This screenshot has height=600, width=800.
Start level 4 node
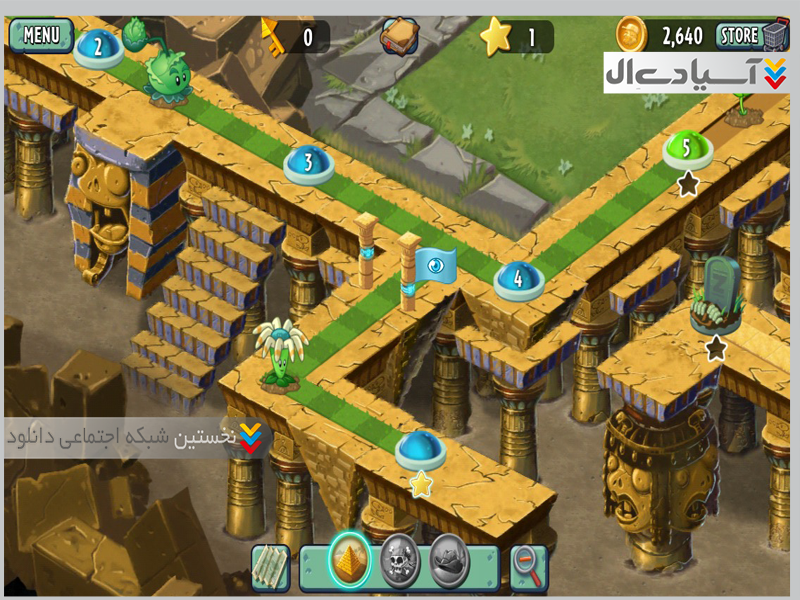click(x=519, y=279)
